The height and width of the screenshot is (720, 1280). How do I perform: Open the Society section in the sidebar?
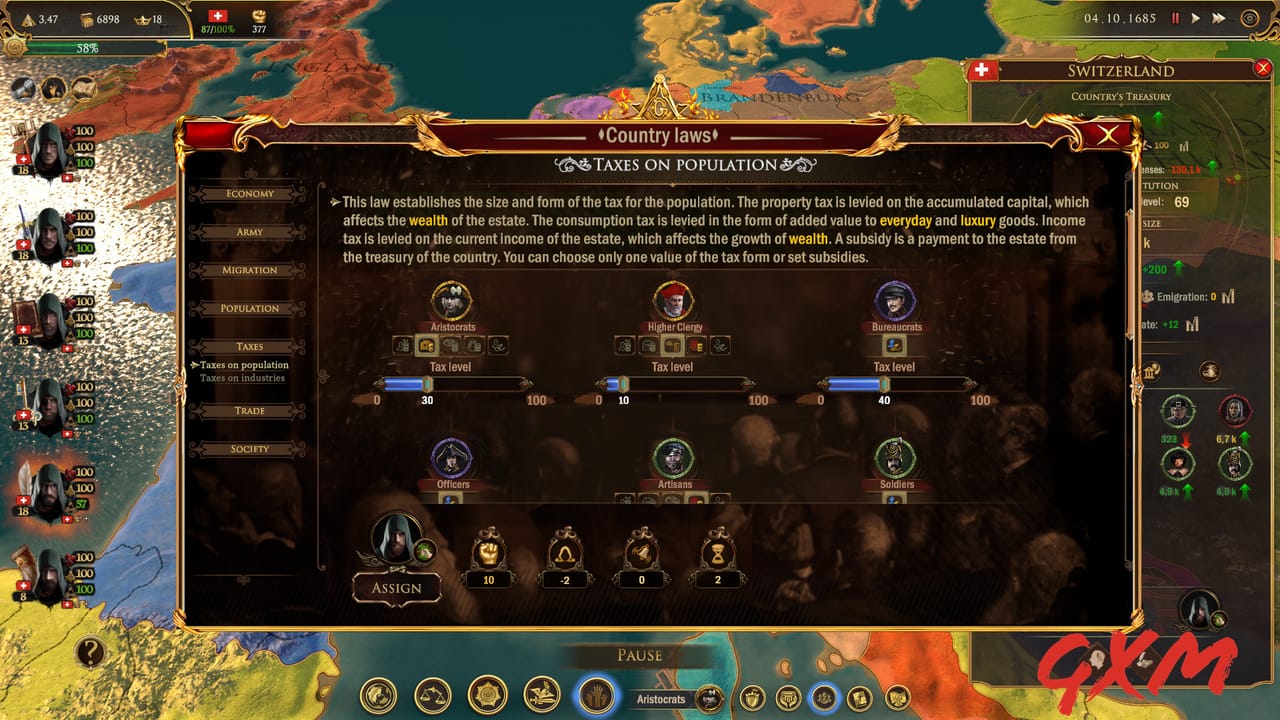tap(248, 449)
